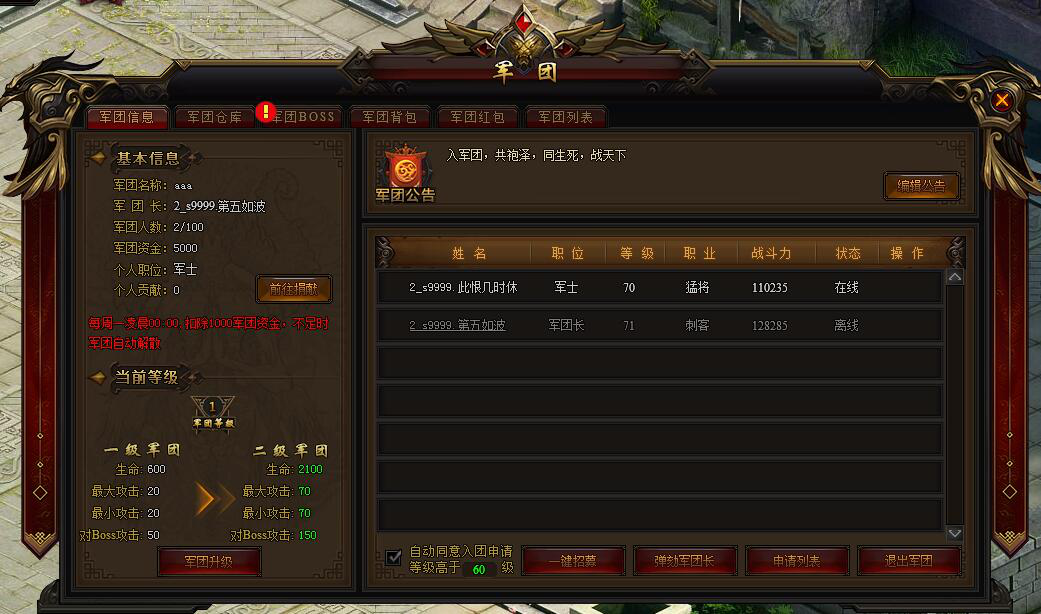The image size is (1041, 614).
Task: Switch to the 军团信息 tab
Action: pos(127,117)
